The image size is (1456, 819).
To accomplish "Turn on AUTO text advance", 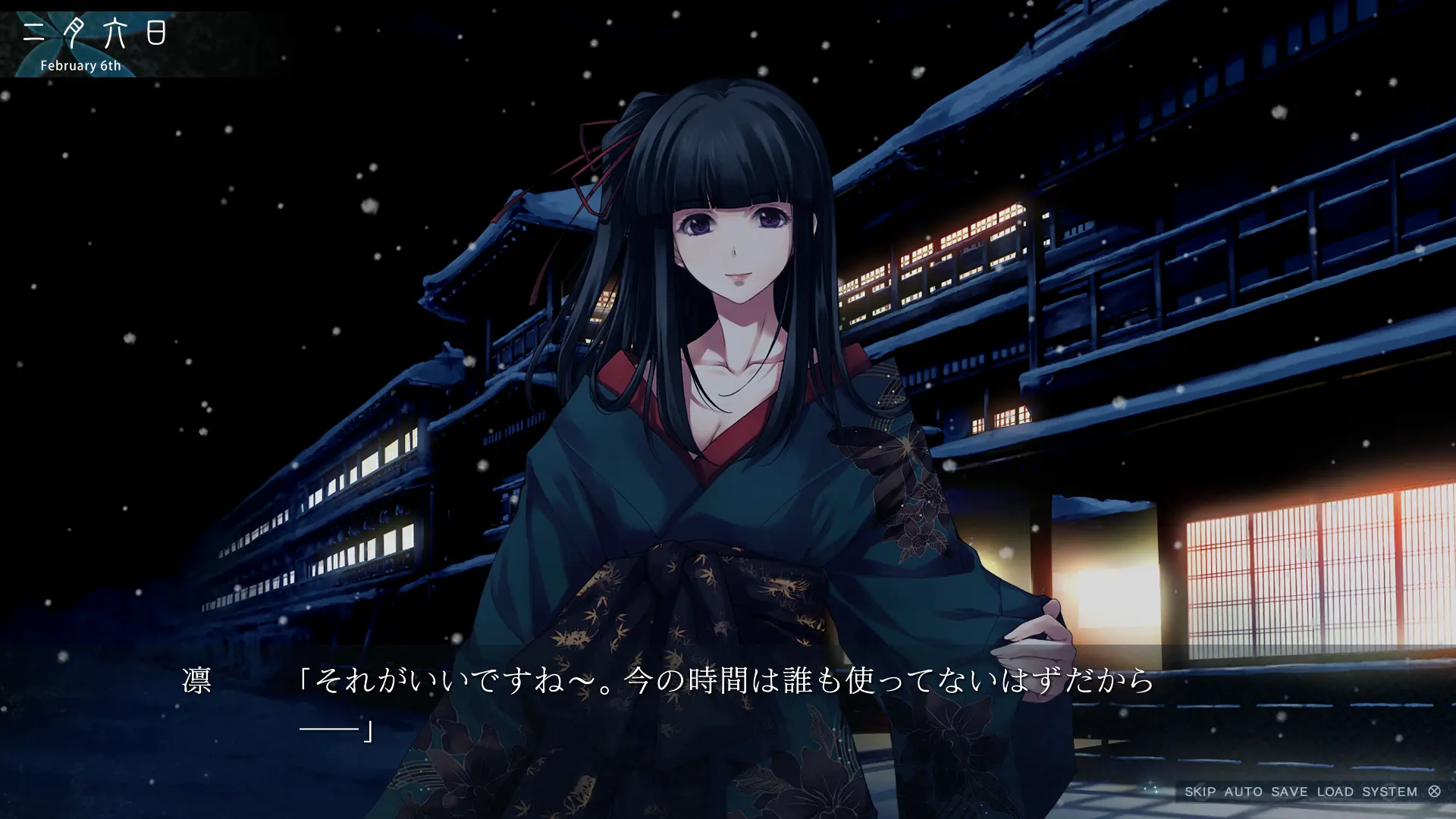I will [1244, 792].
